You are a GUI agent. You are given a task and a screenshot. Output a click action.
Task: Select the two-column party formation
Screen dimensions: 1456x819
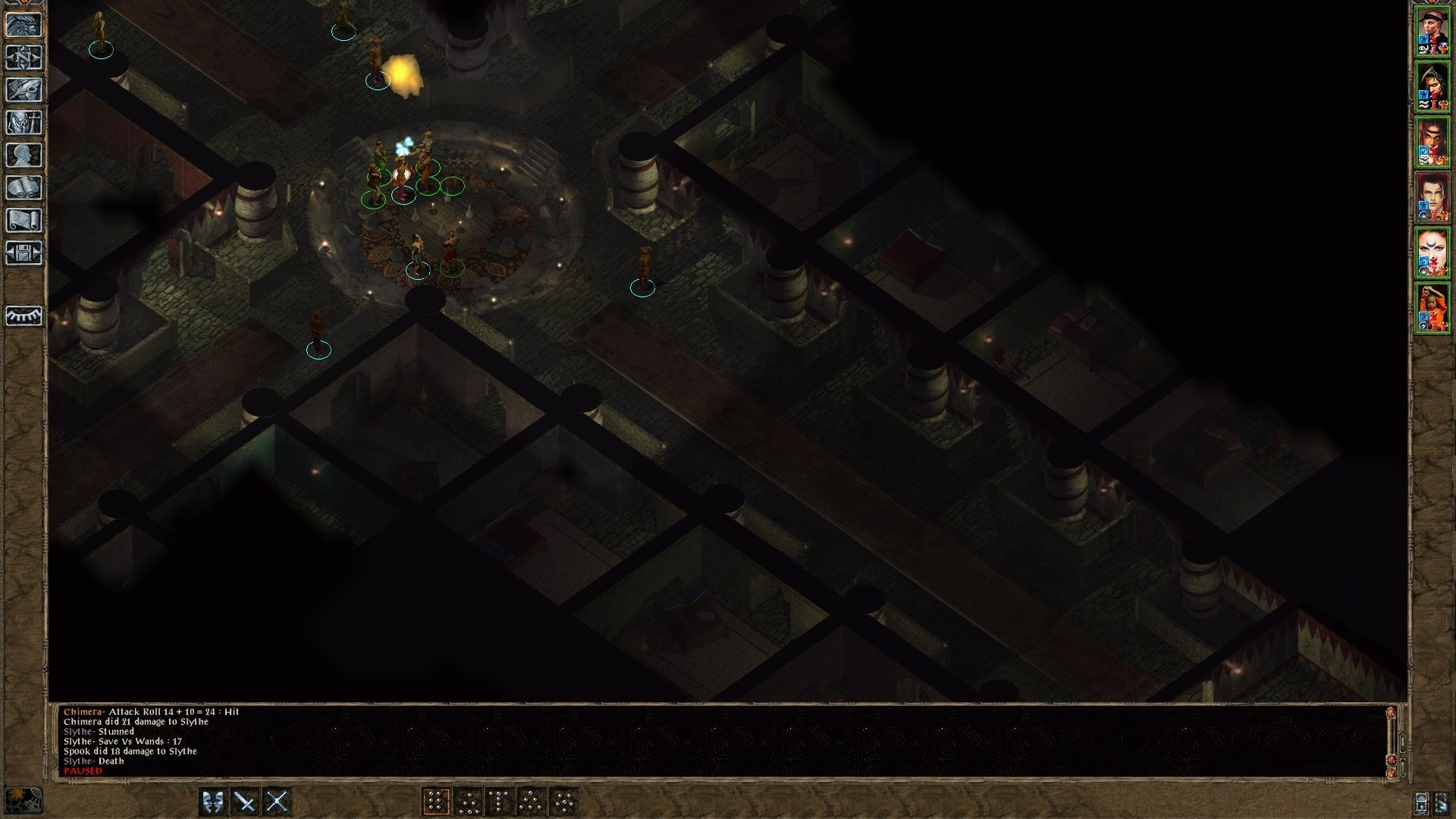[x=435, y=802]
